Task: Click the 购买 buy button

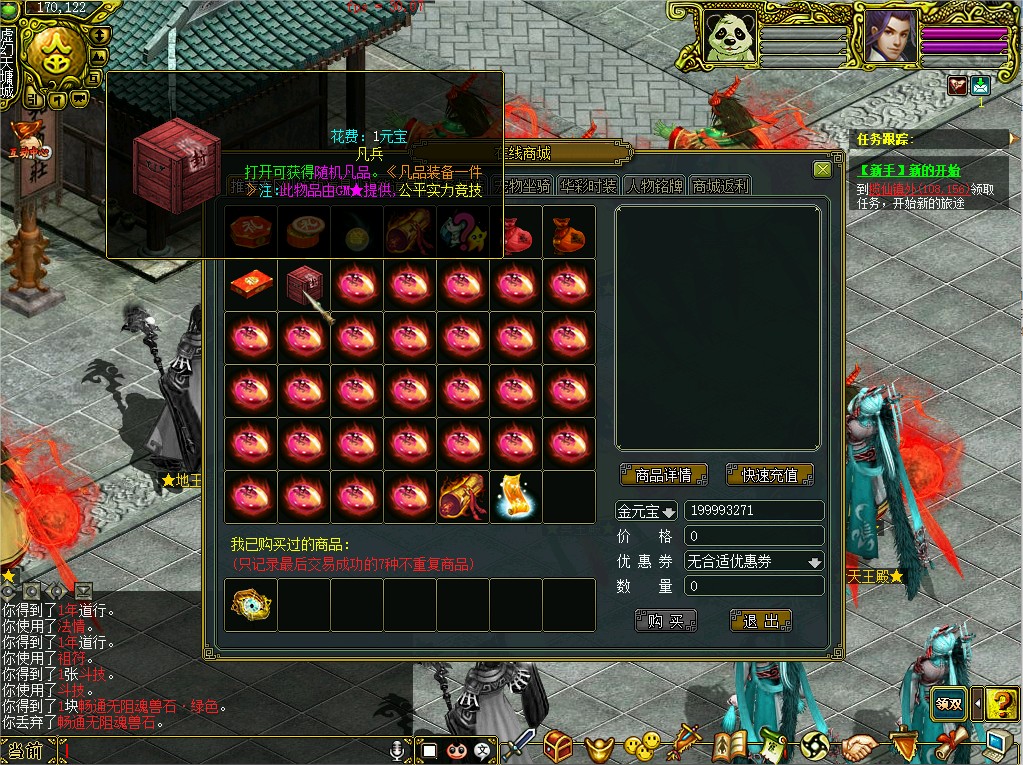Action: coord(665,621)
